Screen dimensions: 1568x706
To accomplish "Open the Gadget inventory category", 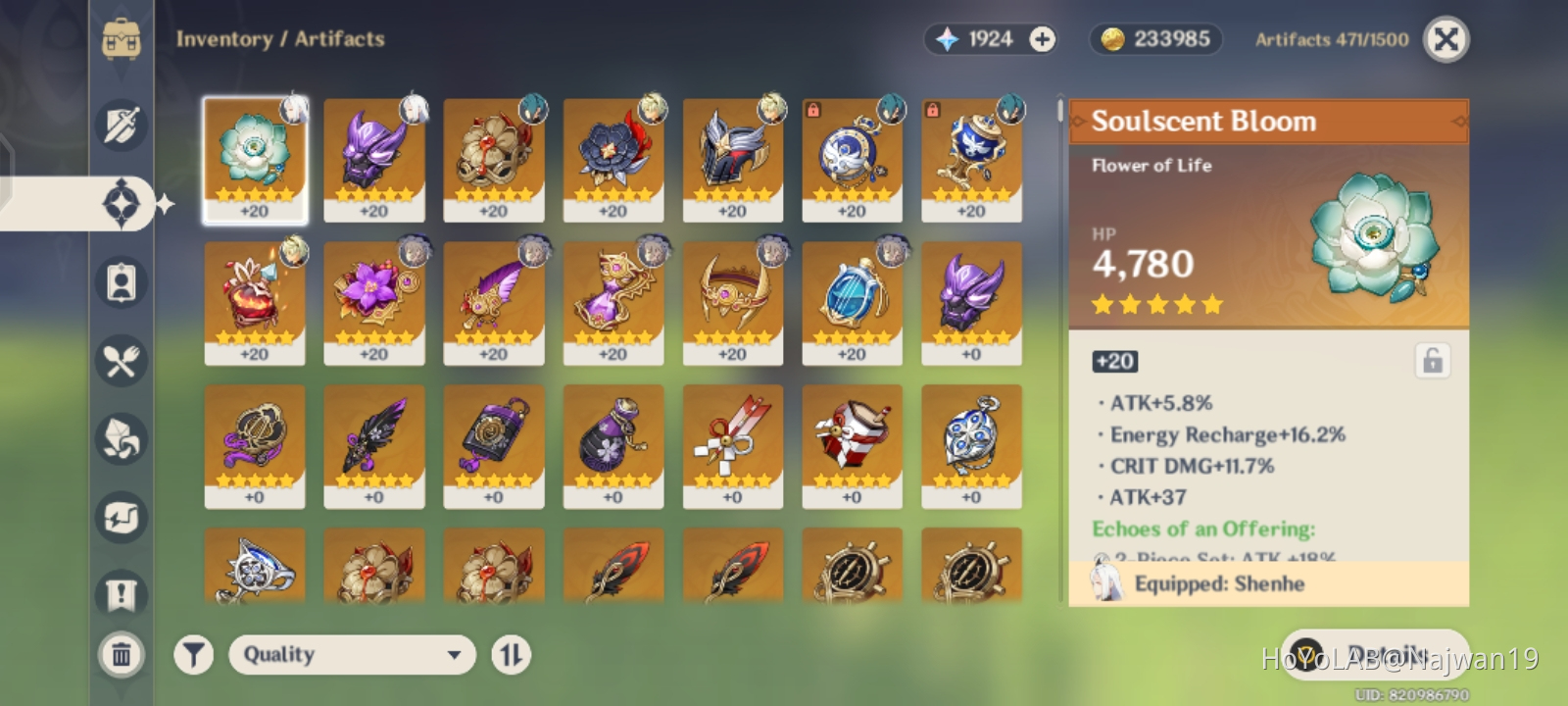I will (x=121, y=517).
